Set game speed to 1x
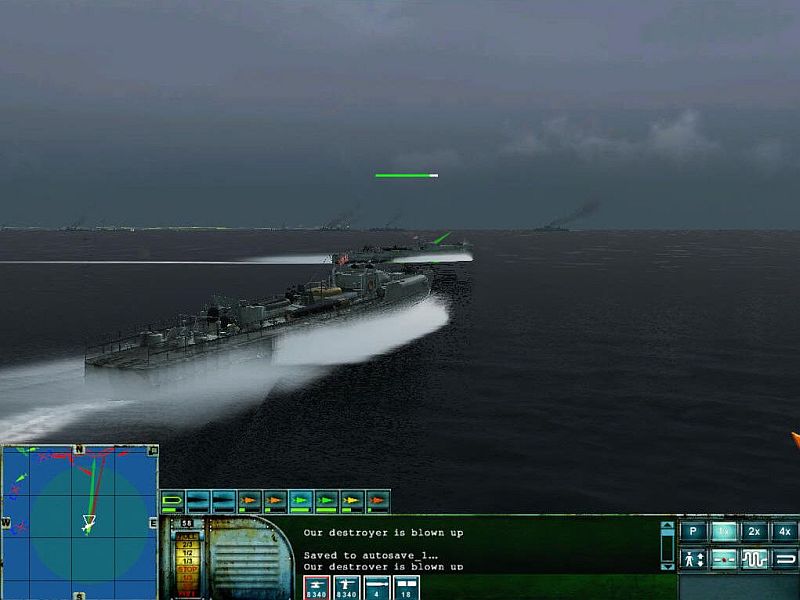Image resolution: width=800 pixels, height=600 pixels. click(724, 532)
